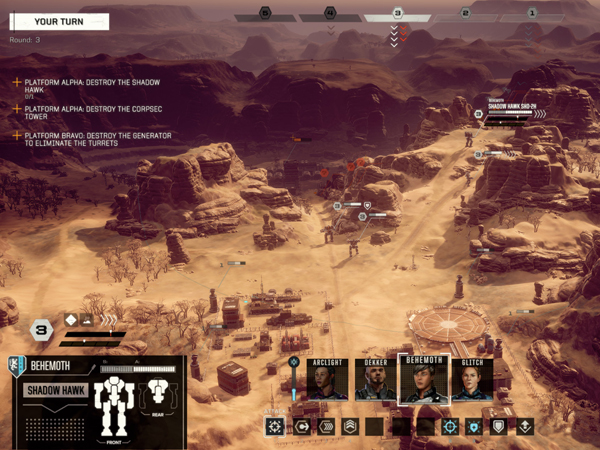This screenshot has height=450, width=600.
Task: Select the front armor mech diagram
Action: [113, 405]
